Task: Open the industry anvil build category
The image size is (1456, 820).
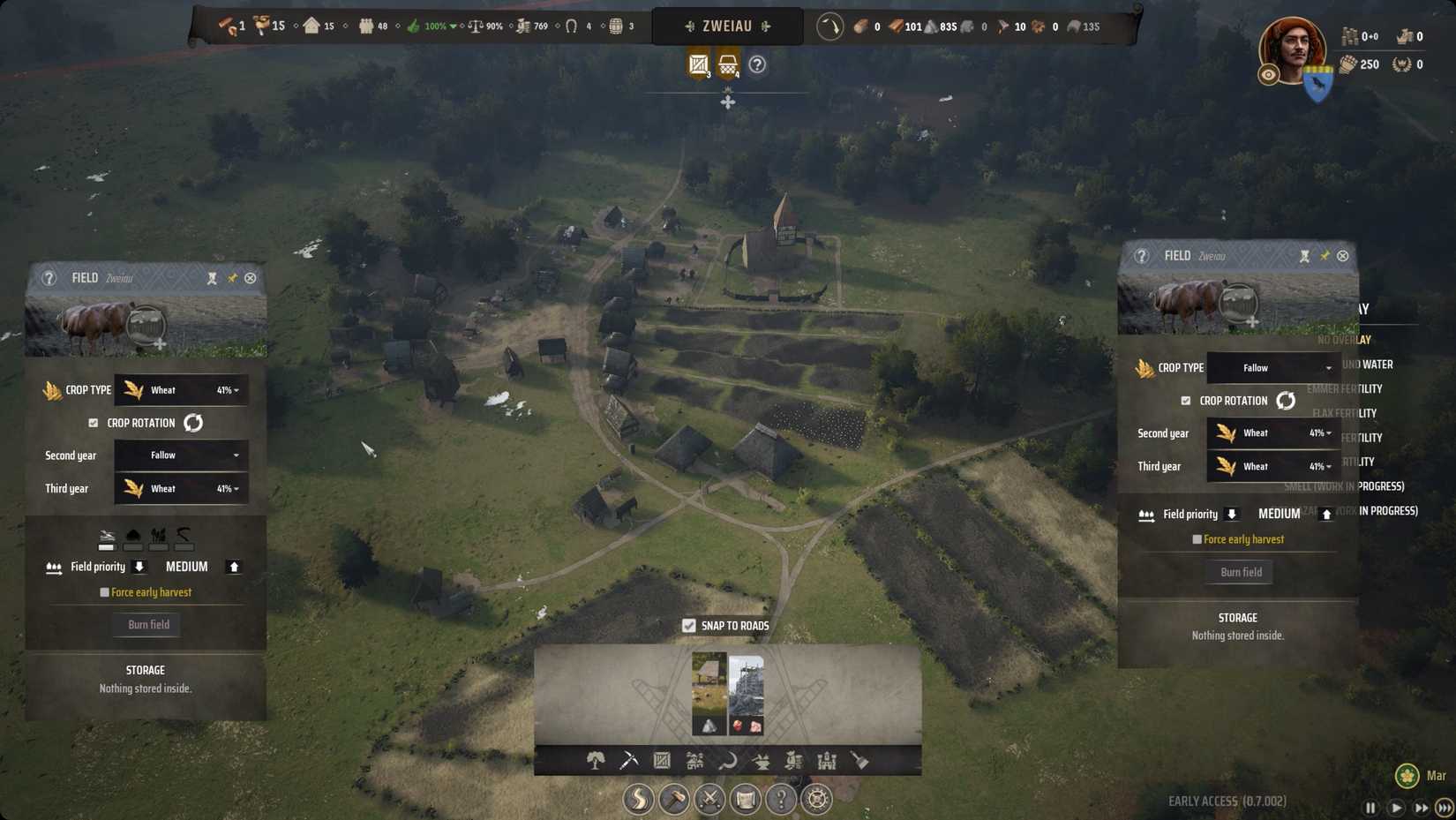Action: [x=761, y=759]
